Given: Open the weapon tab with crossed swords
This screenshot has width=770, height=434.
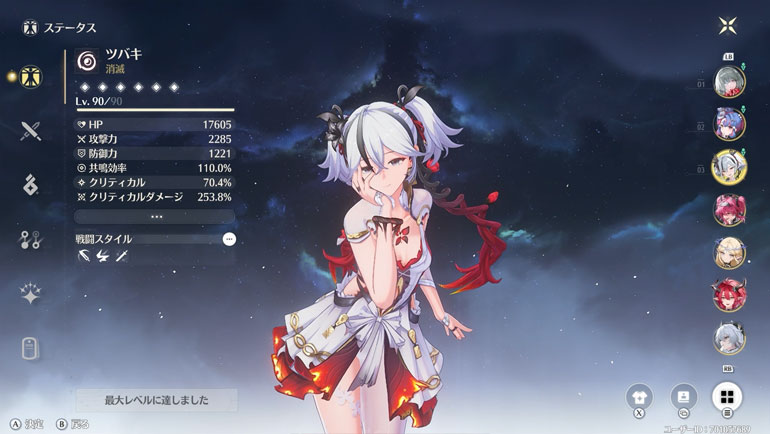Looking at the screenshot, I should pyautogui.click(x=30, y=130).
